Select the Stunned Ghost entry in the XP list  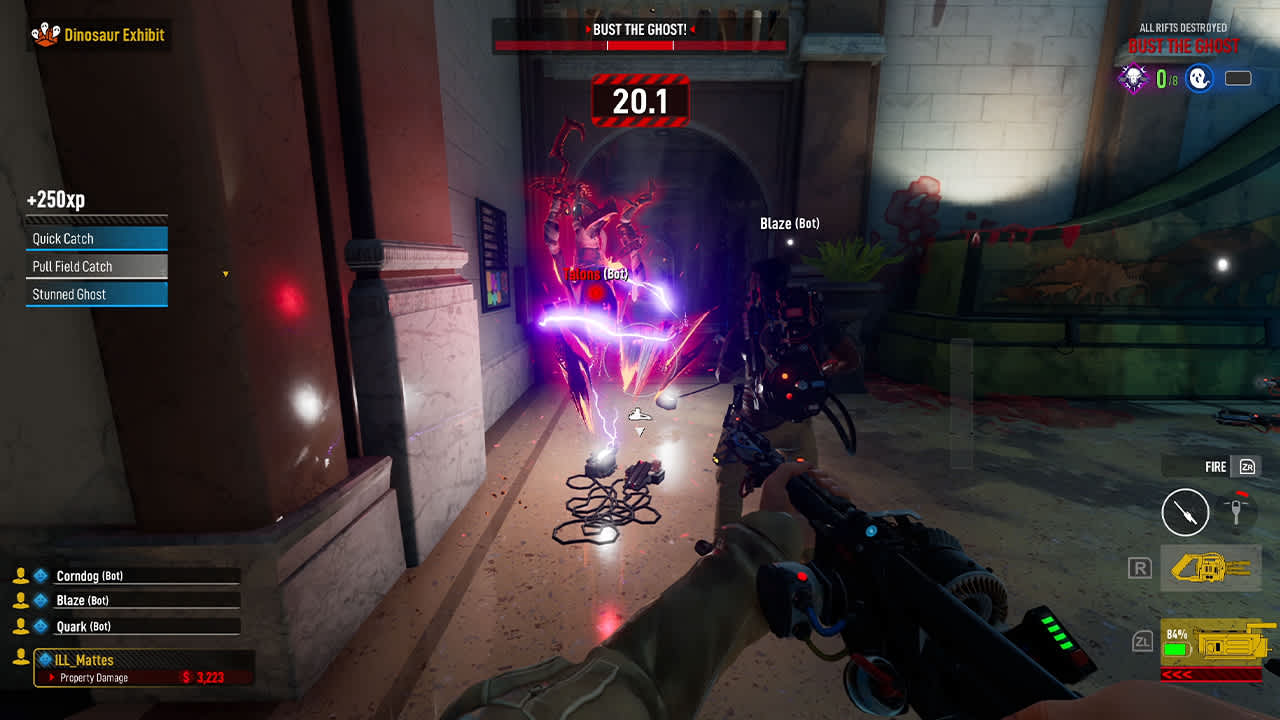coord(95,293)
